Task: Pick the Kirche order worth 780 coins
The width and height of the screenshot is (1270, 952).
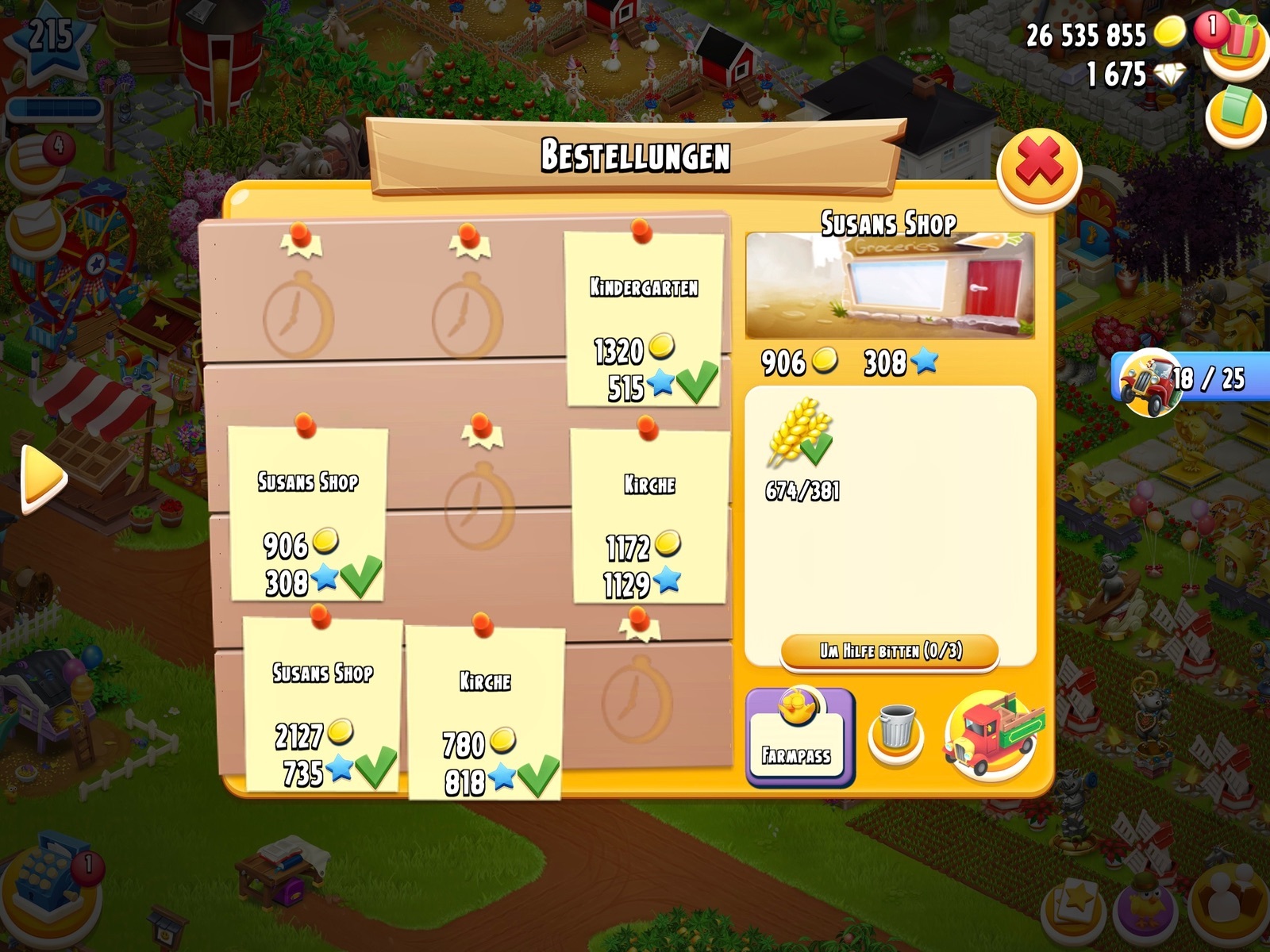Action: 485,712
